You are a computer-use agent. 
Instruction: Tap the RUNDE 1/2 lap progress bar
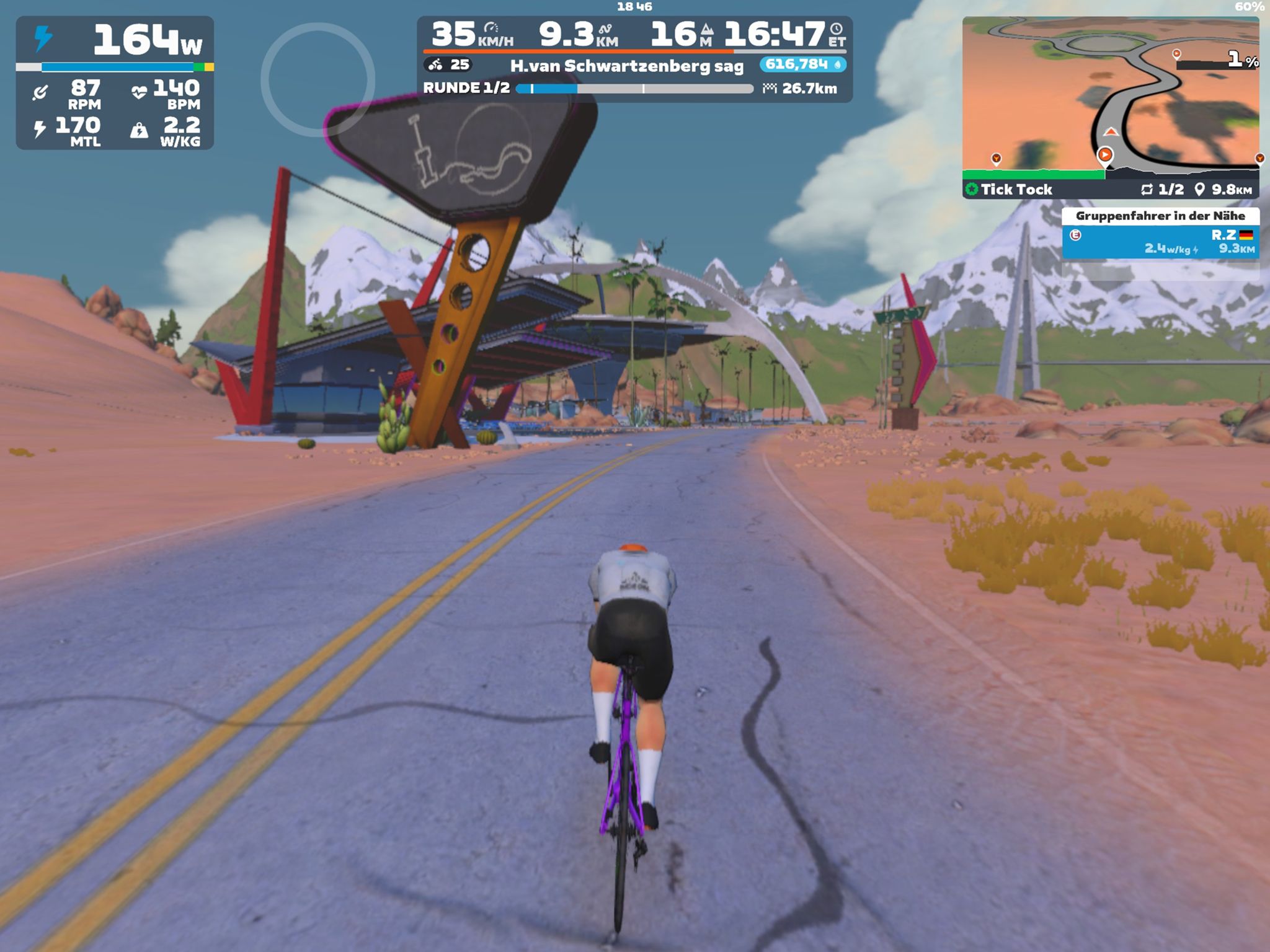pos(634,89)
